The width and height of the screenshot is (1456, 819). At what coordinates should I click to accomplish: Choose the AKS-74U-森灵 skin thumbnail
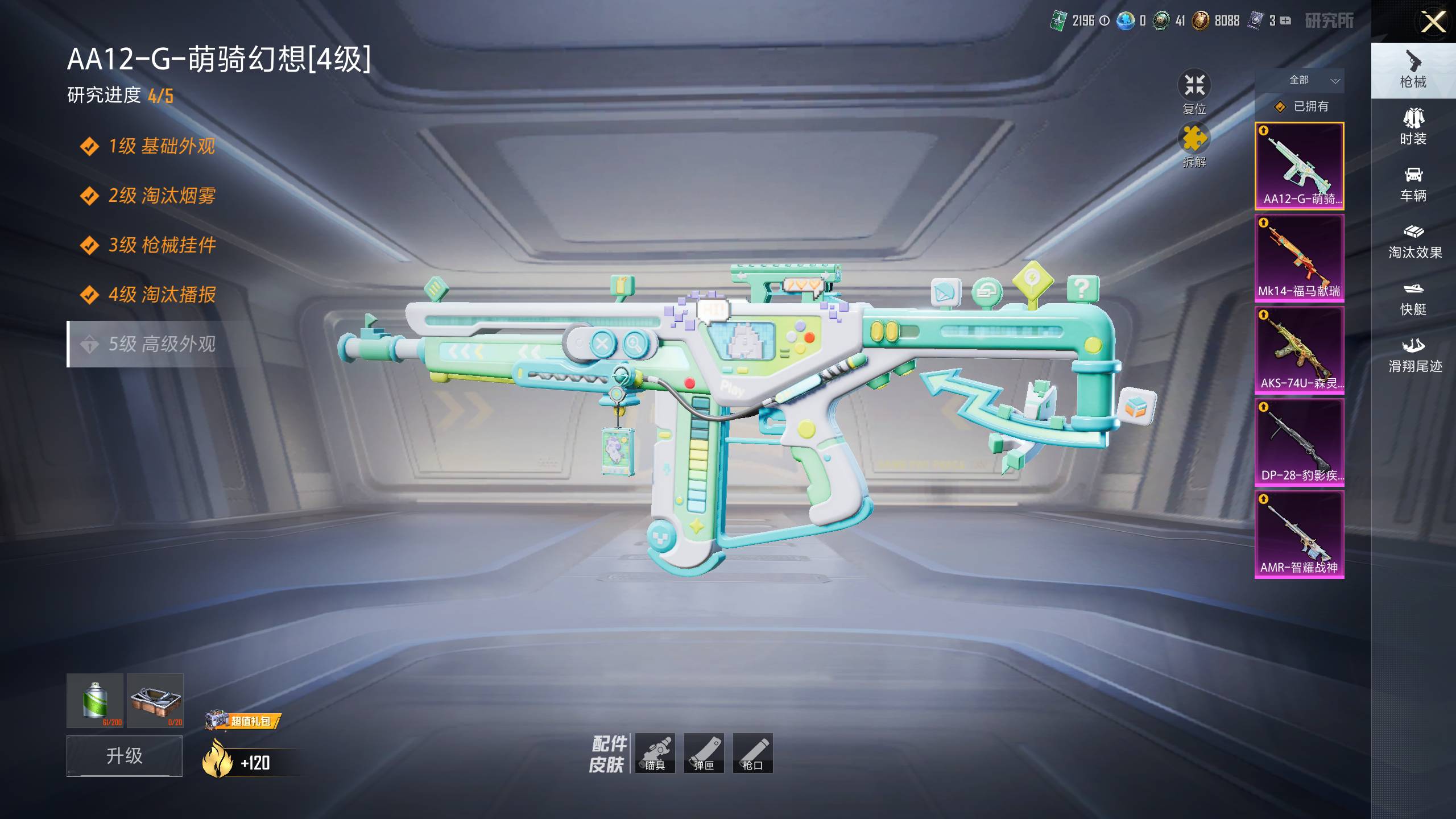[1300, 350]
